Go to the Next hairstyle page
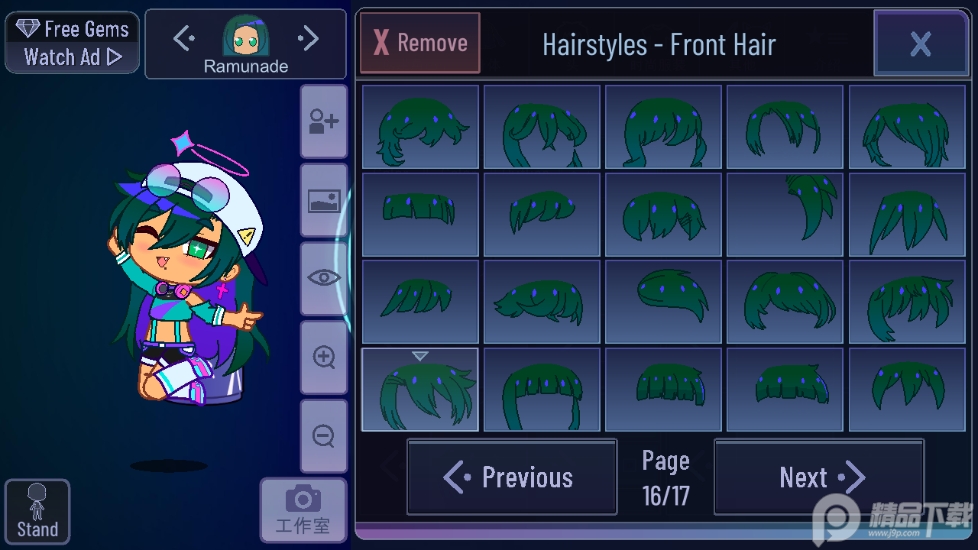Image resolution: width=978 pixels, height=550 pixels. click(819, 477)
